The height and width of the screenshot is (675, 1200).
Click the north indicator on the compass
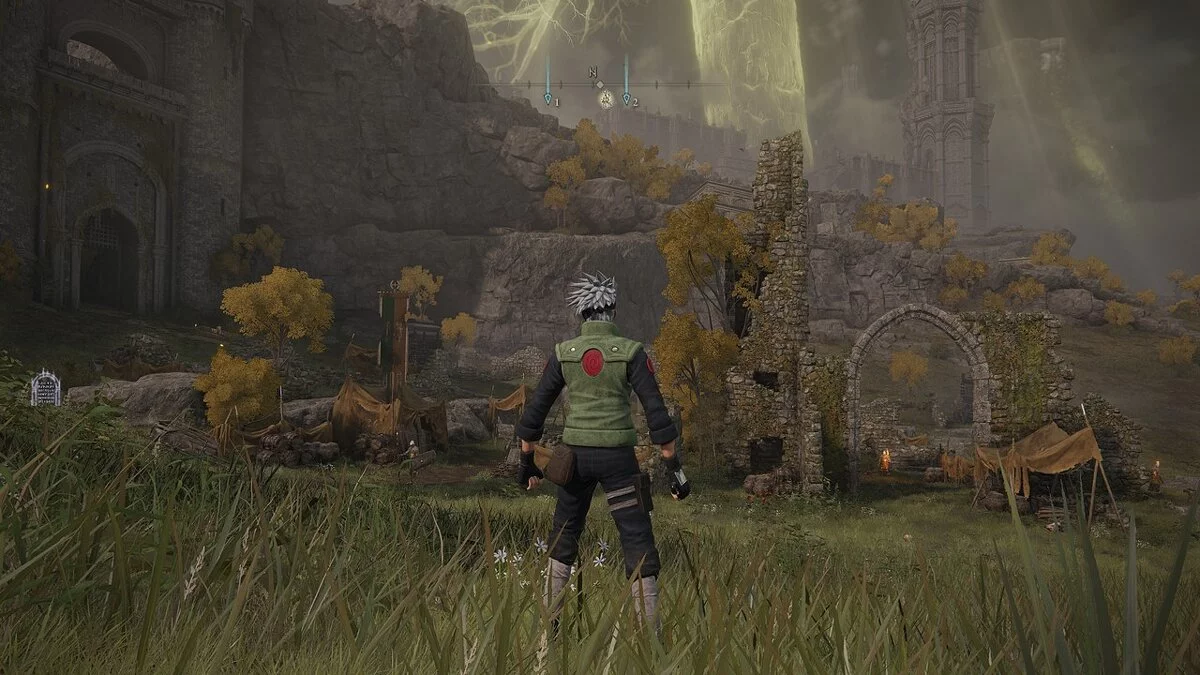pos(594,72)
